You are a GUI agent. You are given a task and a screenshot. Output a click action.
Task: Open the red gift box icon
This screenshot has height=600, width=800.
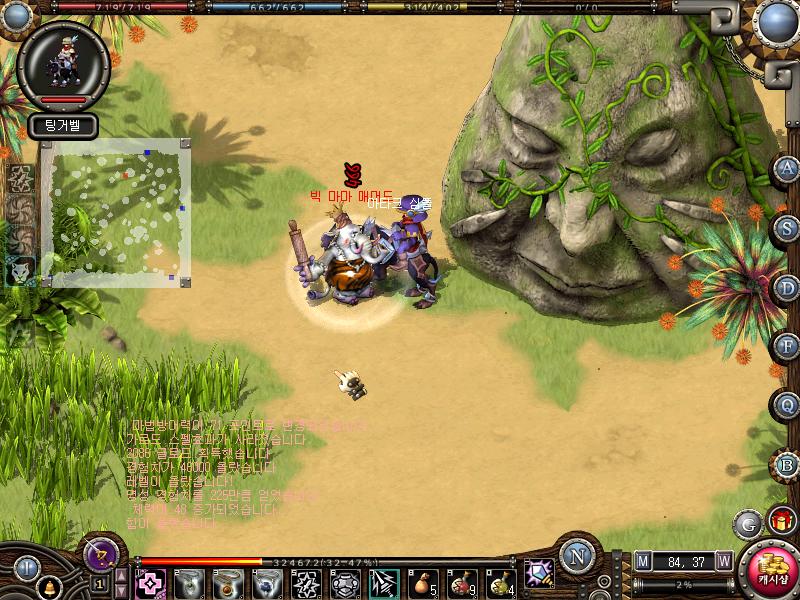coord(781,521)
